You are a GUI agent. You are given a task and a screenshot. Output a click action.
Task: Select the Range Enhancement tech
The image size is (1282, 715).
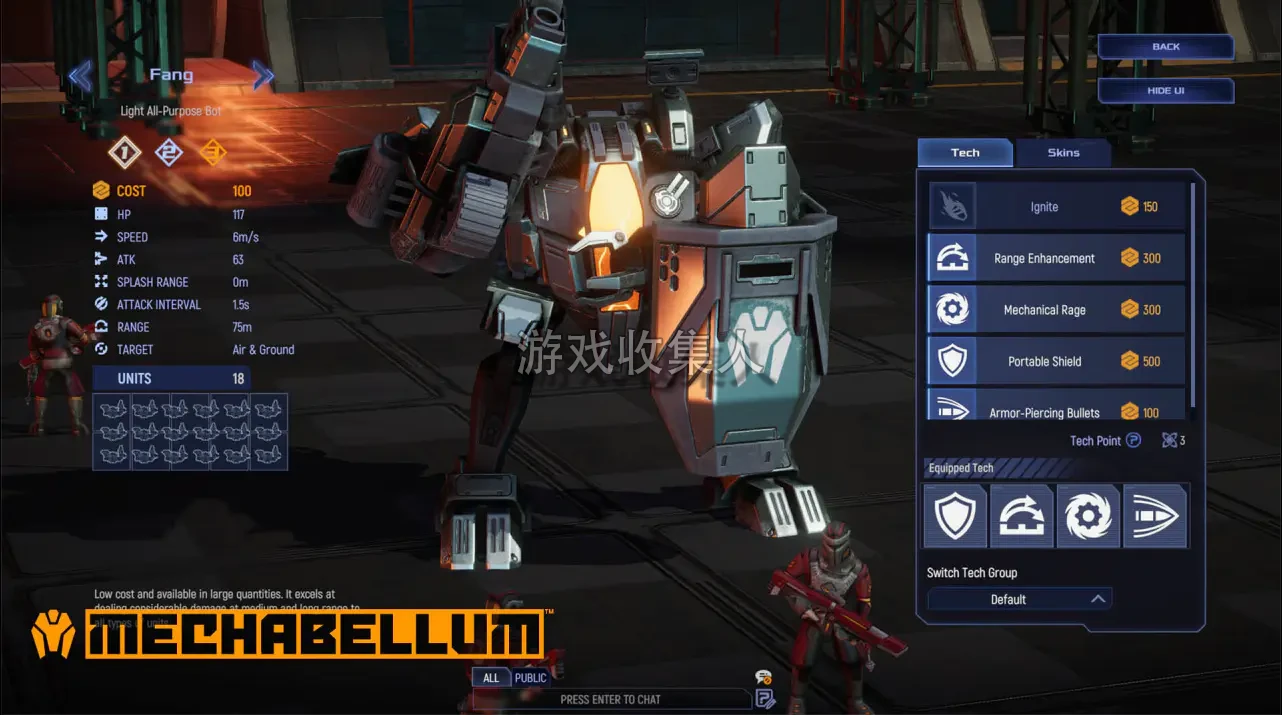(1056, 258)
